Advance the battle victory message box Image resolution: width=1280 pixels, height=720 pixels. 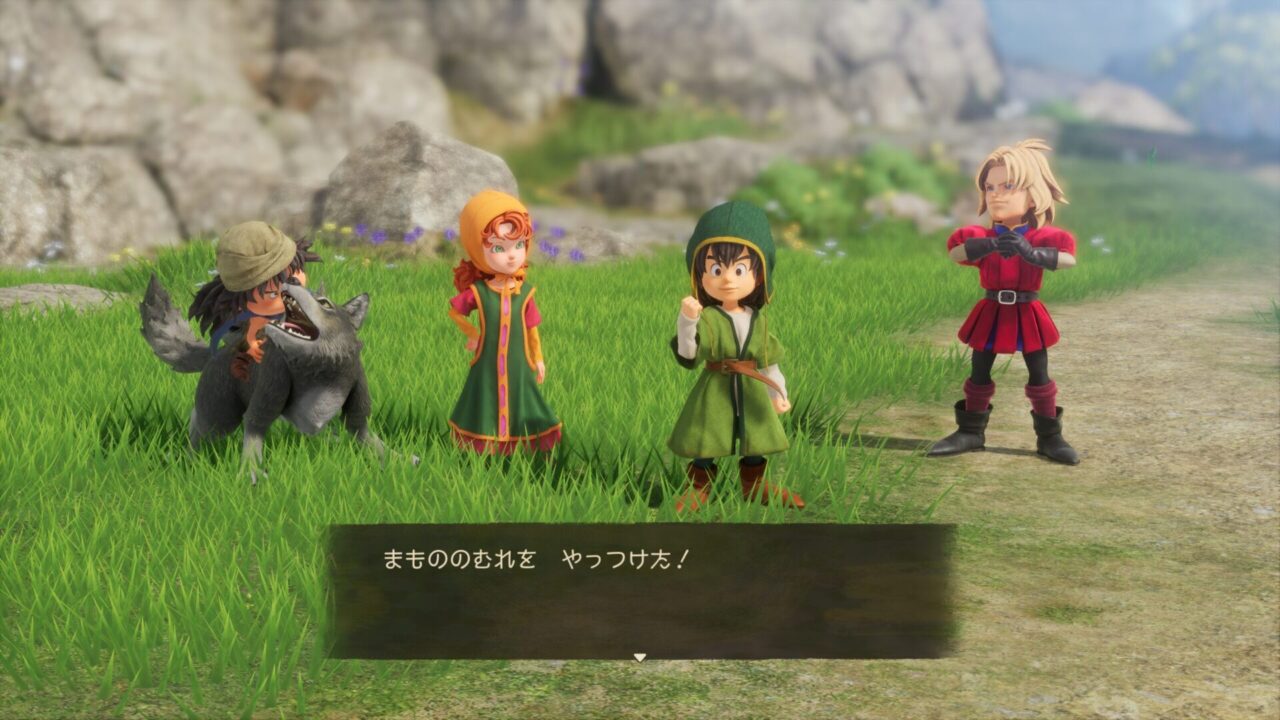click(x=640, y=590)
